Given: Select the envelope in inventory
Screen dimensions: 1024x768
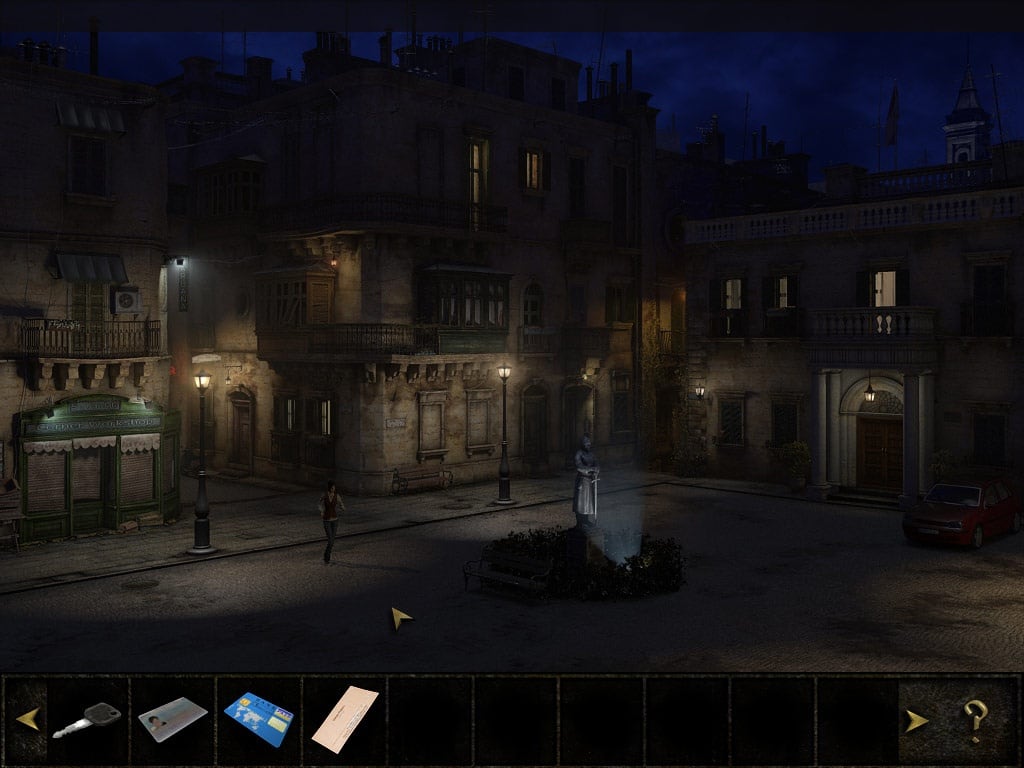Looking at the screenshot, I should pyautogui.click(x=345, y=719).
